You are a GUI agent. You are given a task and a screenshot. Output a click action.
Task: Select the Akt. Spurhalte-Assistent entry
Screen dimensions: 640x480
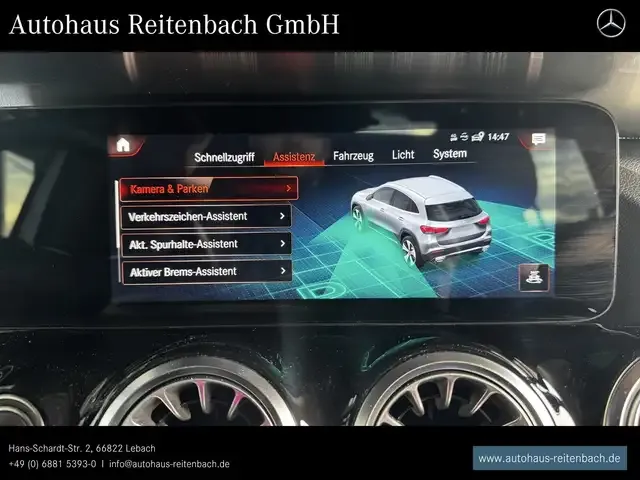click(x=206, y=243)
